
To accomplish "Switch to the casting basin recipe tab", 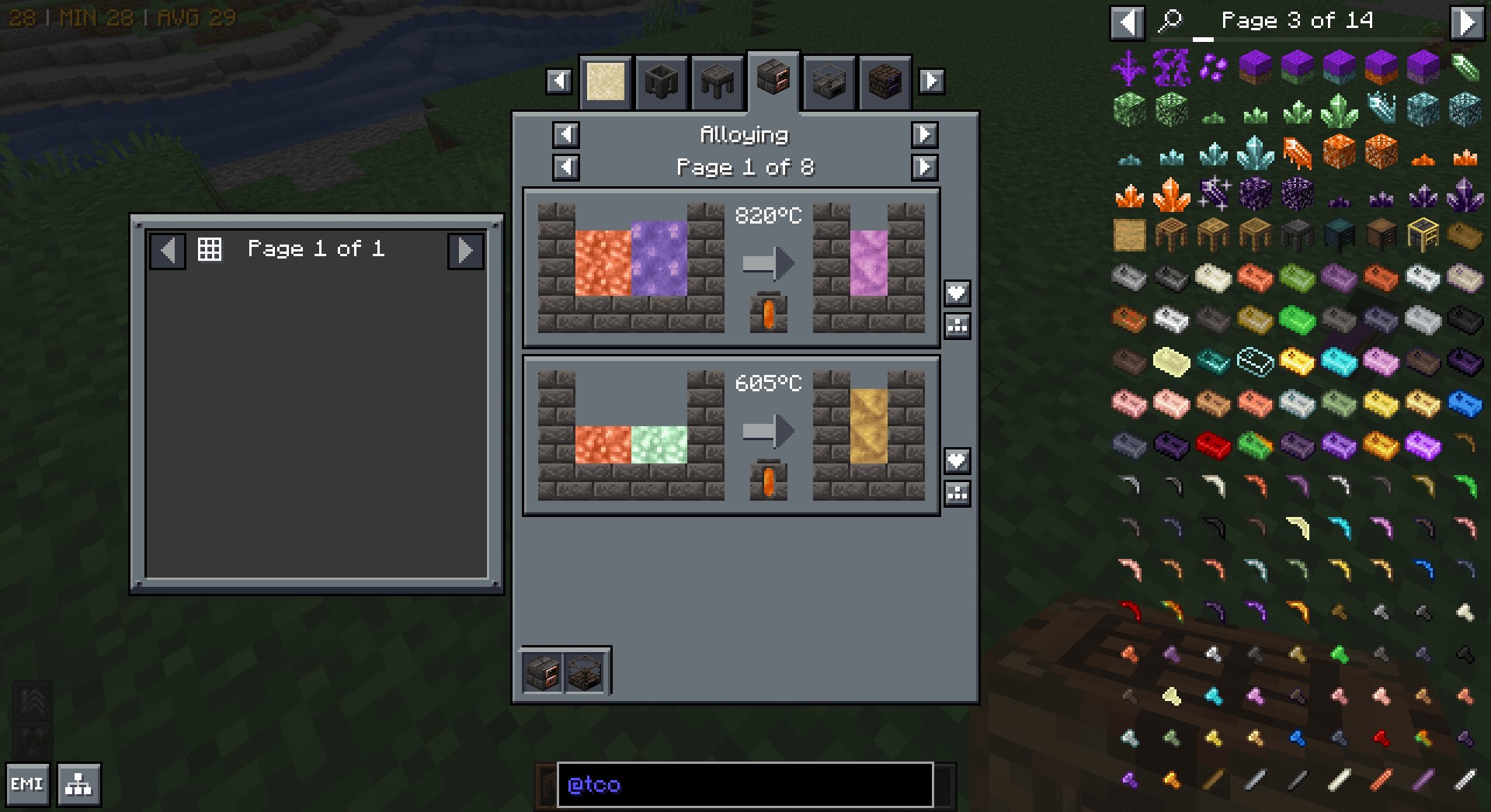I will click(661, 82).
